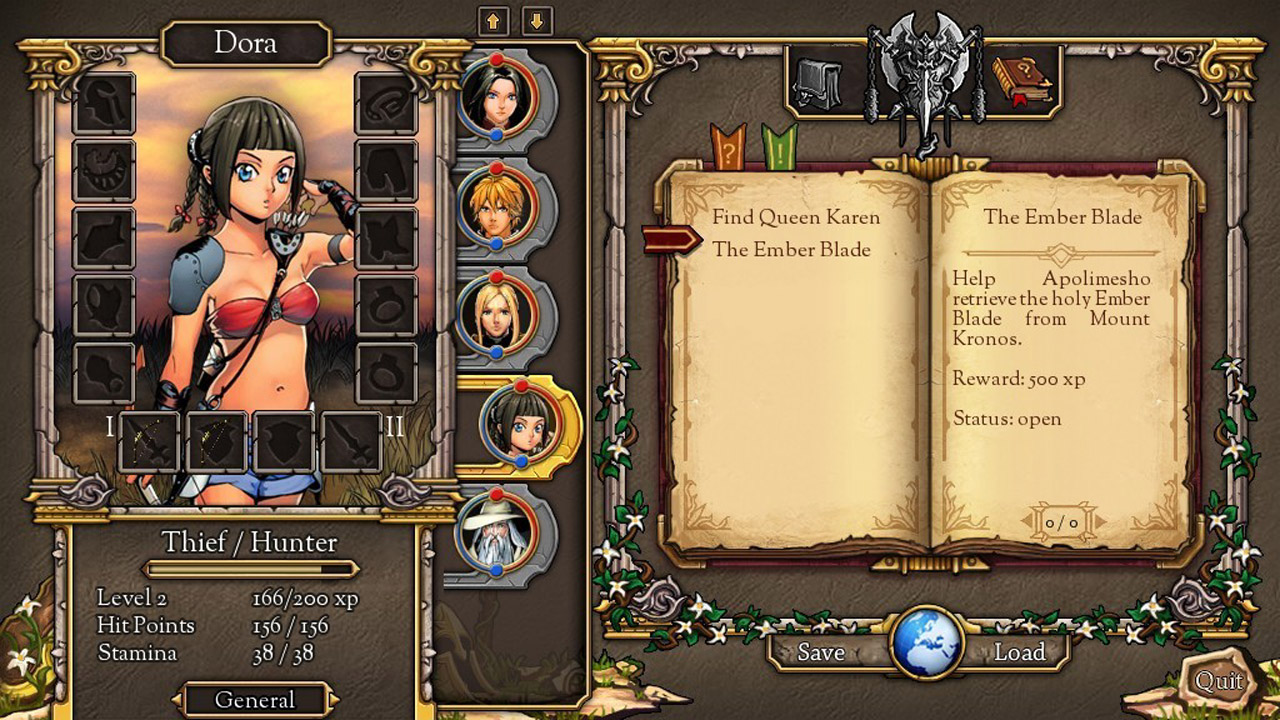1280x720 pixels.
Task: Open the world map globe
Action: (926, 643)
